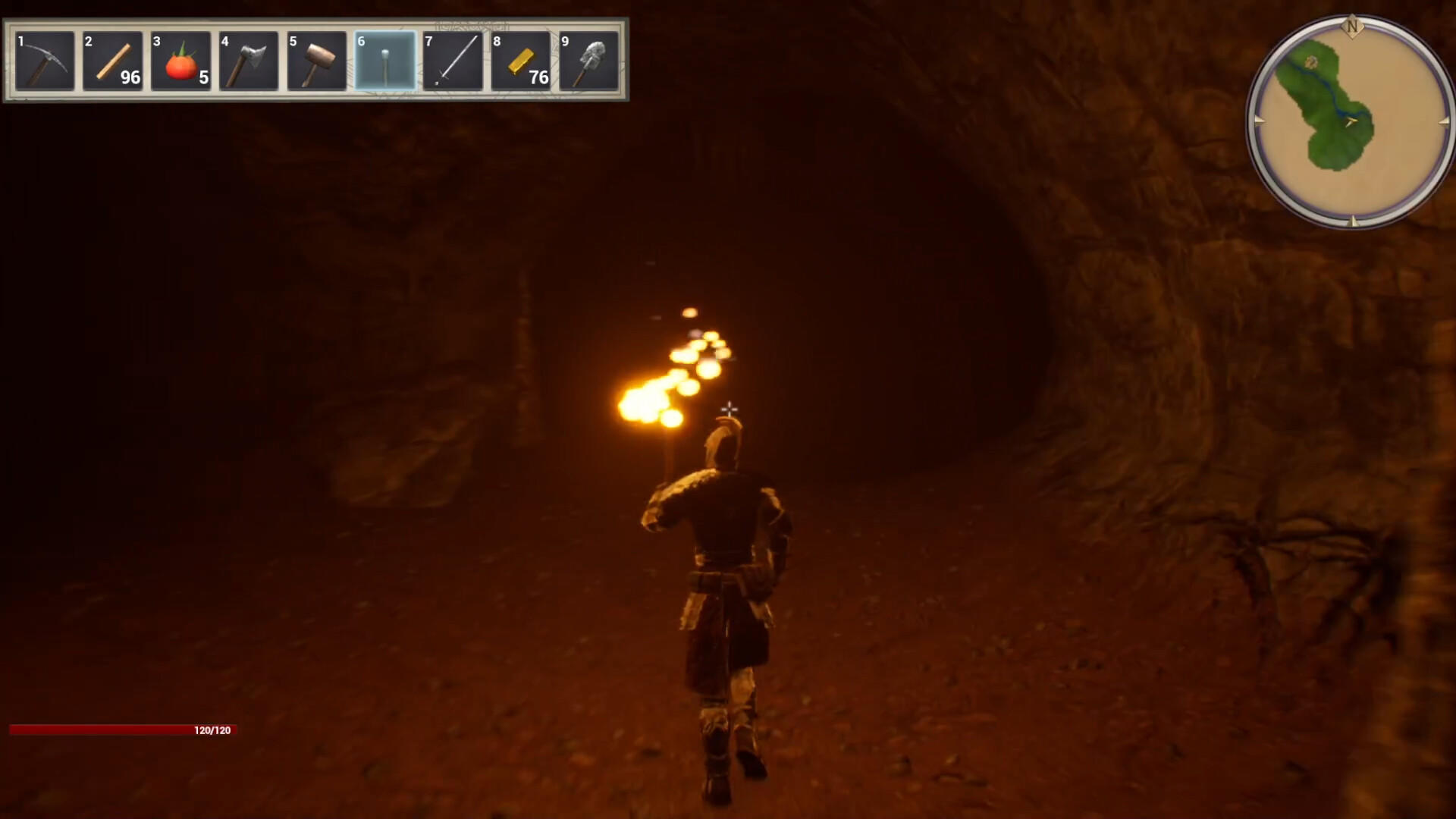Equip the axe from the hotbar
This screenshot has width=1456, height=819.
[x=249, y=61]
